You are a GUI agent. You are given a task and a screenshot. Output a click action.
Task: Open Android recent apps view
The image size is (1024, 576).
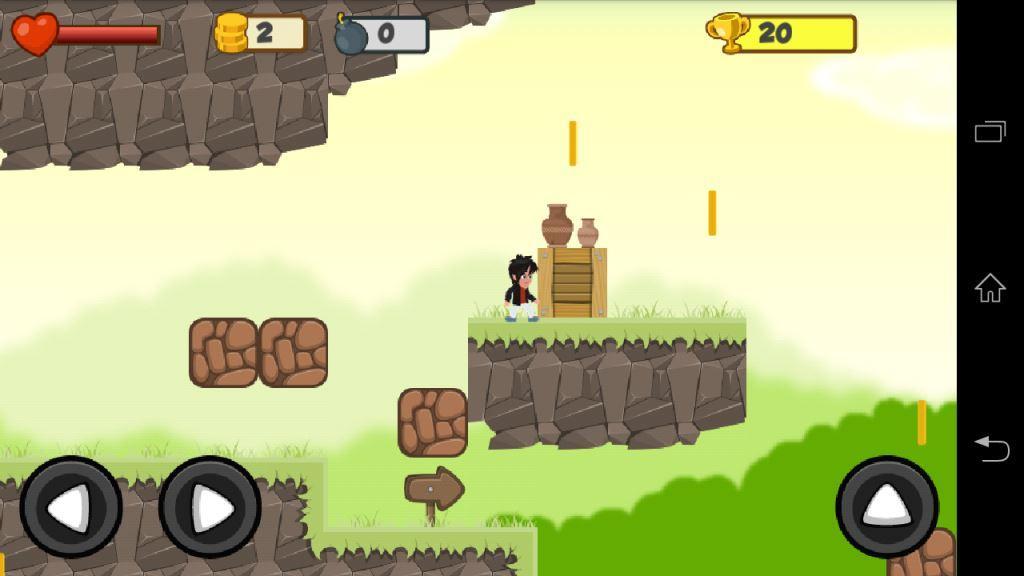click(990, 132)
